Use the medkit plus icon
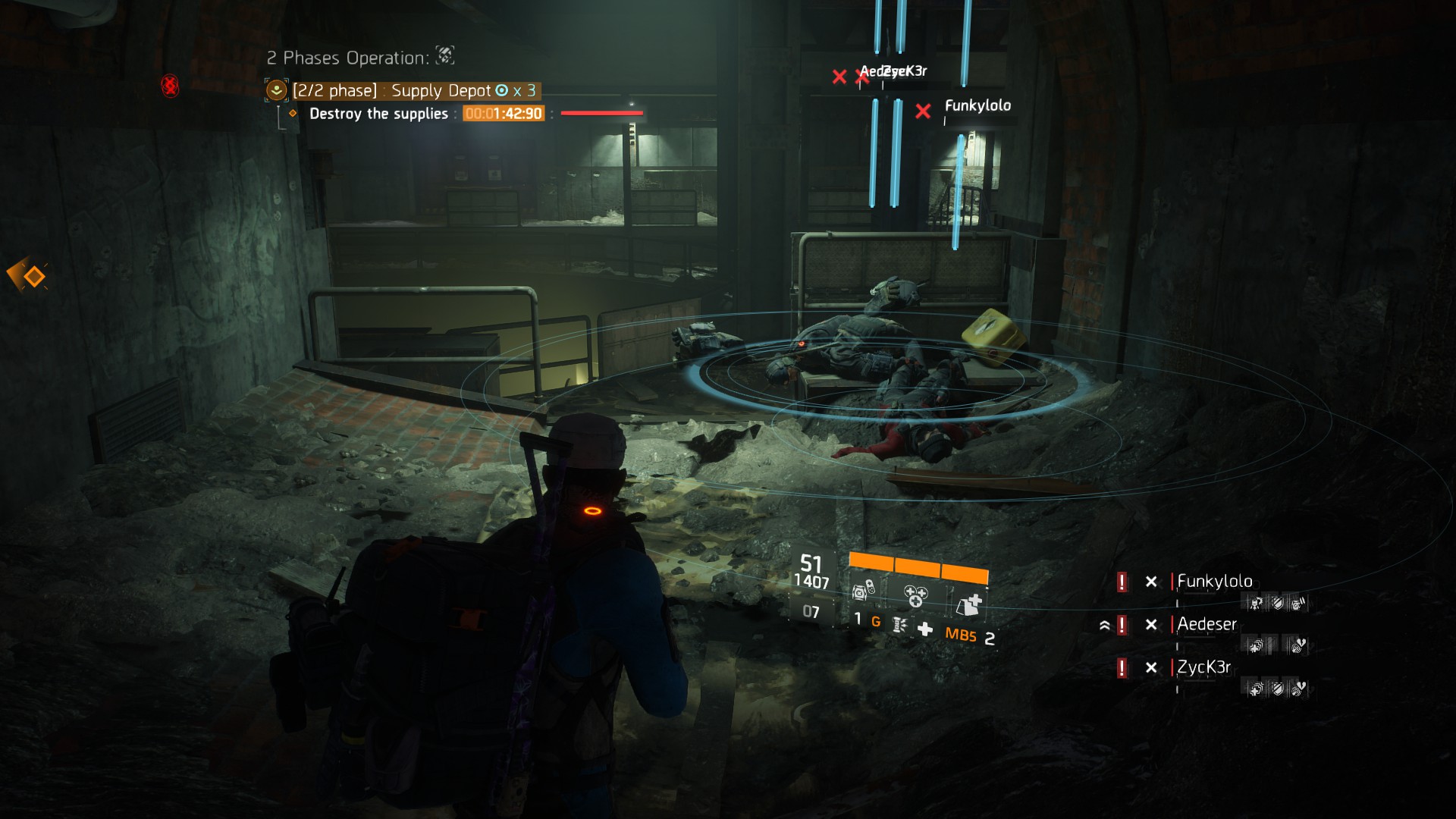Screen dimensions: 1456x819 point(925,629)
